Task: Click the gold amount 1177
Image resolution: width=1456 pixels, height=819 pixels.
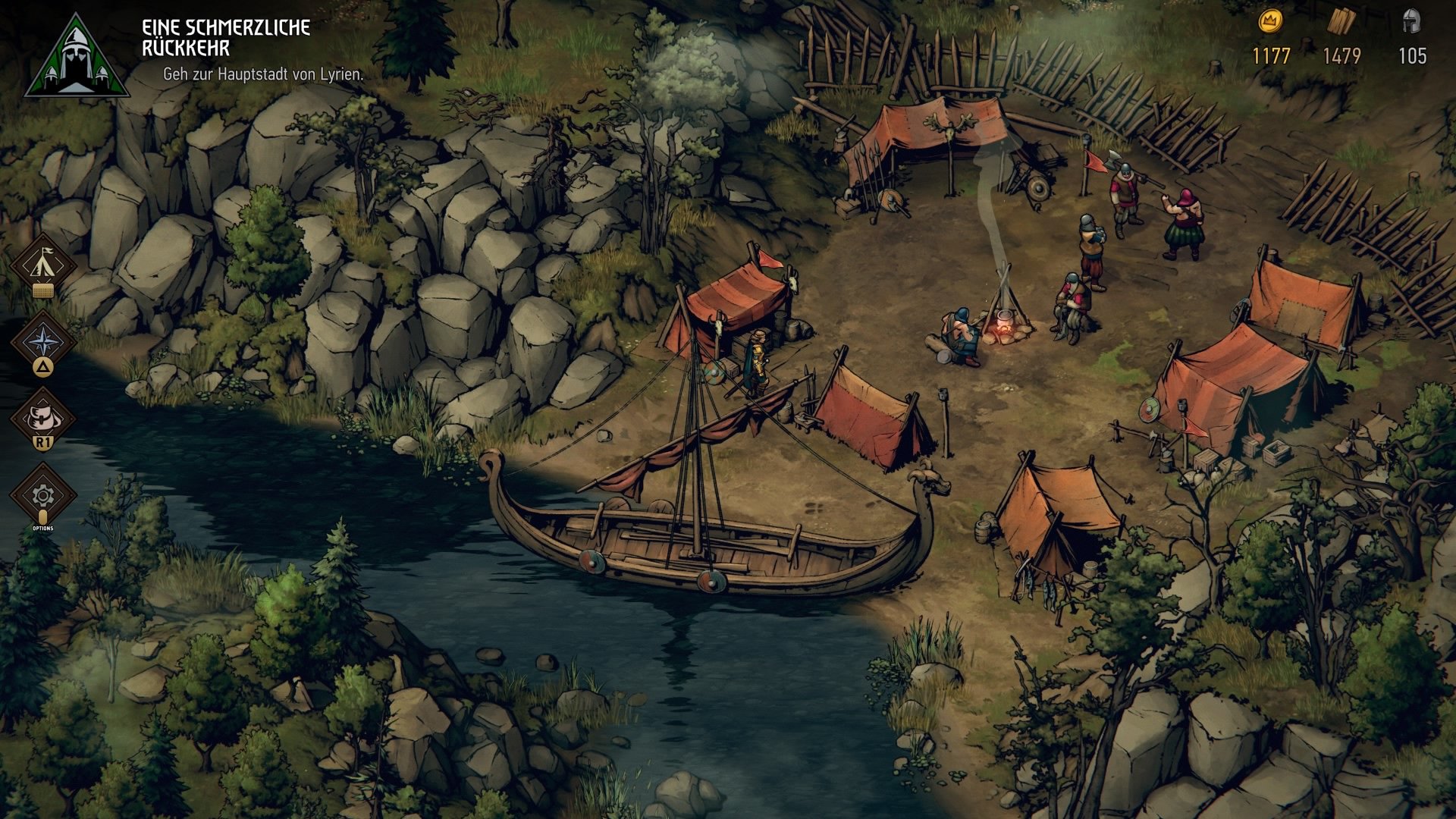Action: click(1272, 55)
